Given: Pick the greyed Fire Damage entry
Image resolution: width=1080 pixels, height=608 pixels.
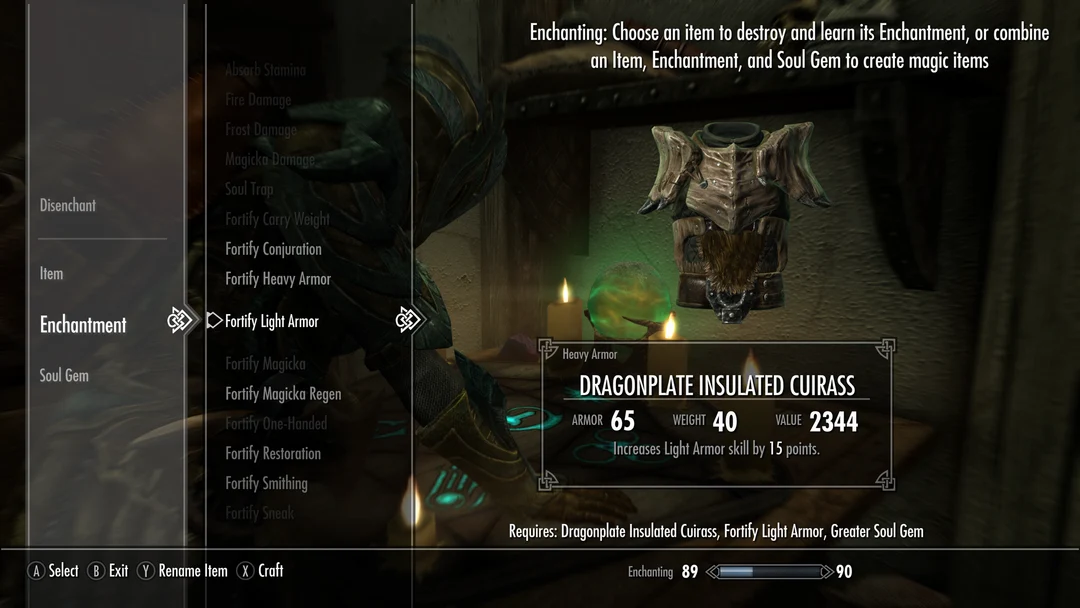Looking at the screenshot, I should click(x=258, y=100).
